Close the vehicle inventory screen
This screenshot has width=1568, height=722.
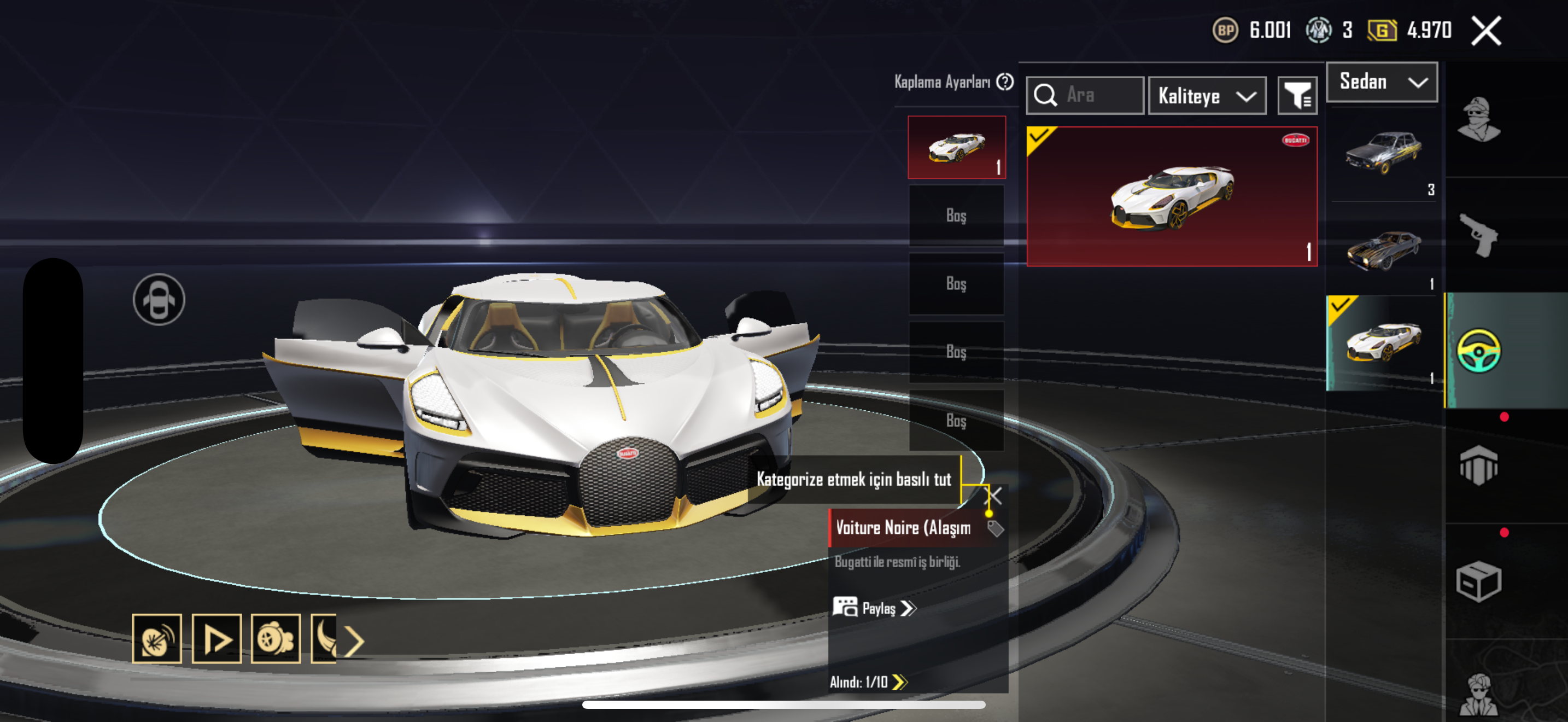(1486, 31)
